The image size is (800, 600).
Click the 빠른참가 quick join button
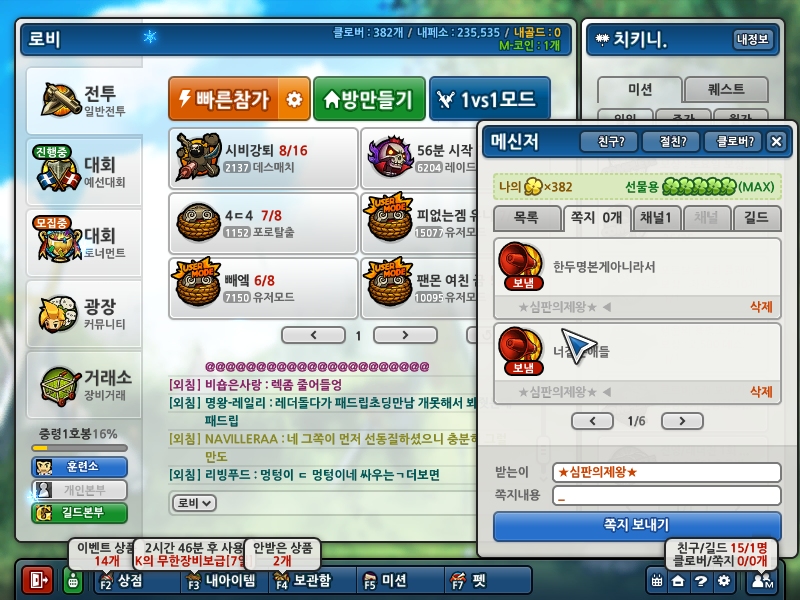225,99
